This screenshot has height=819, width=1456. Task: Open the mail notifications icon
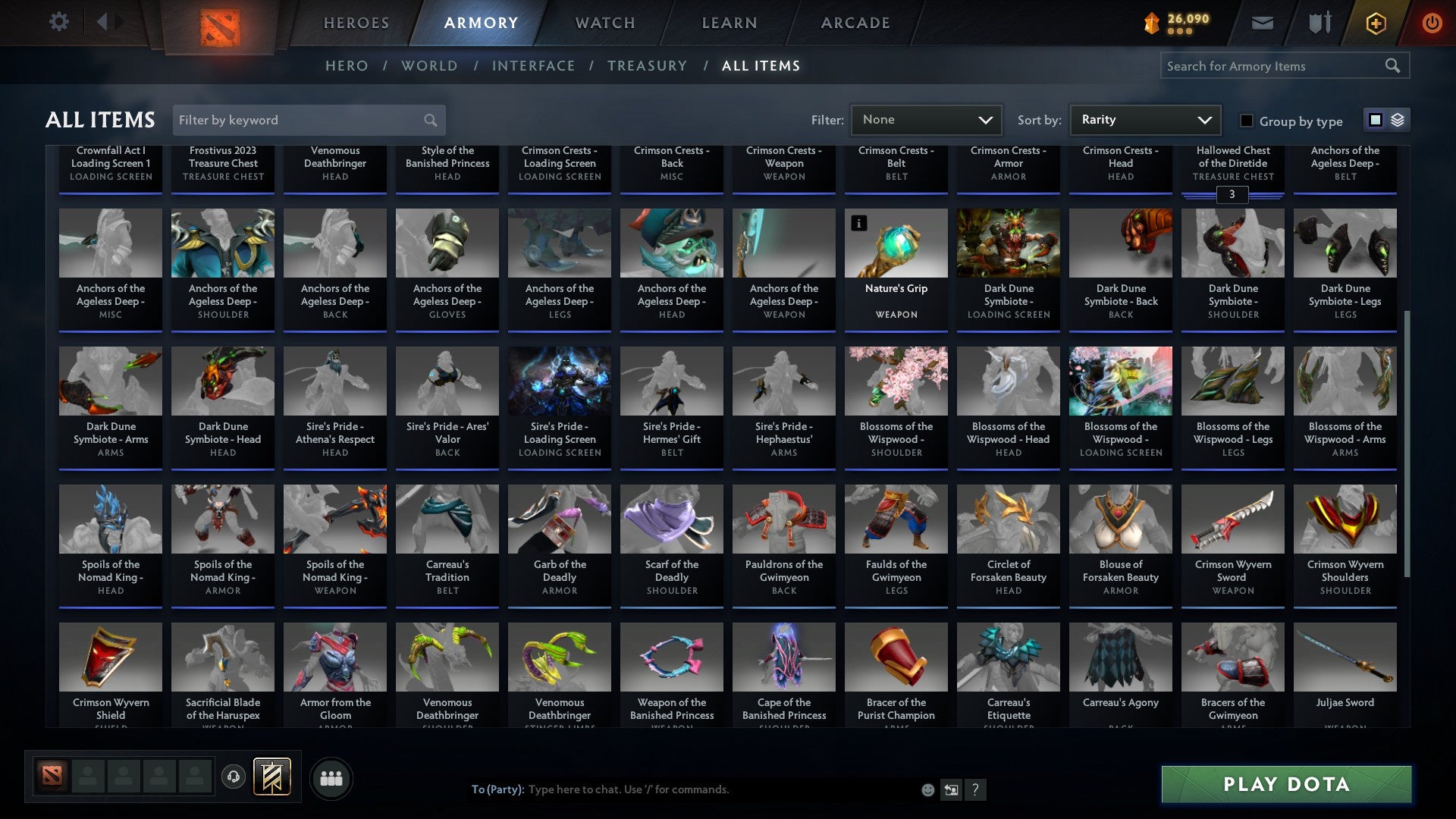(x=1263, y=23)
